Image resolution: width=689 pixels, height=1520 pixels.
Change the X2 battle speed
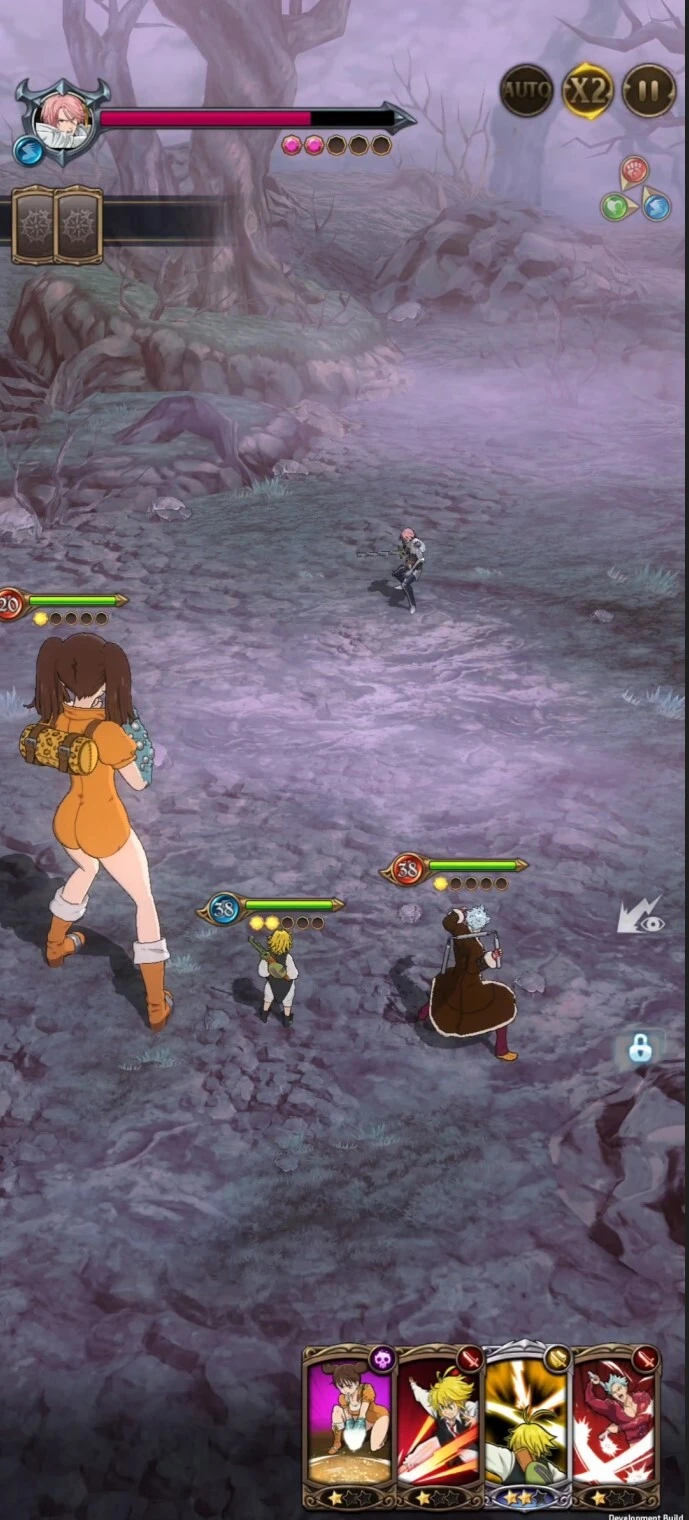tap(587, 91)
